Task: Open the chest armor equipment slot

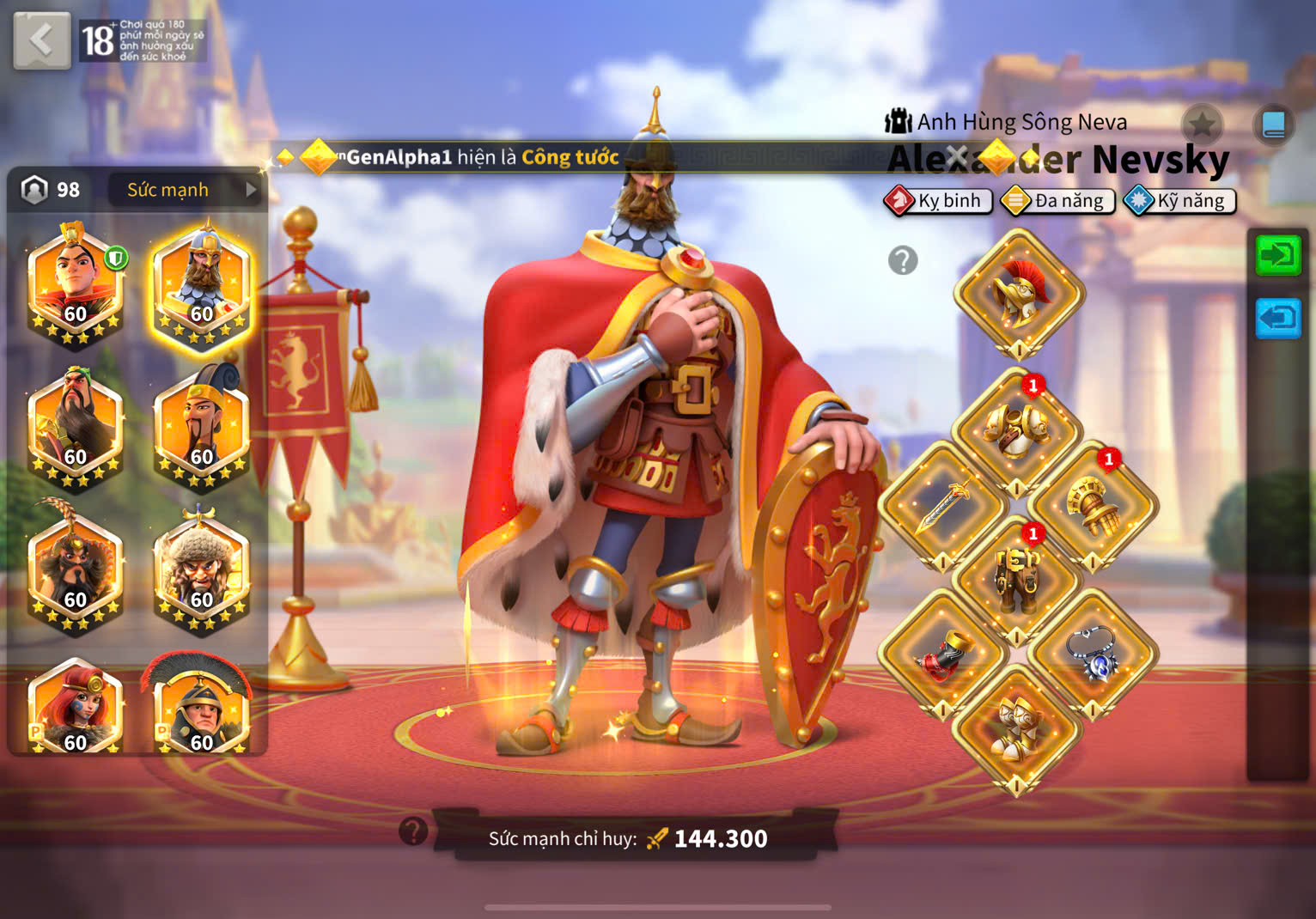Action: click(x=1018, y=428)
